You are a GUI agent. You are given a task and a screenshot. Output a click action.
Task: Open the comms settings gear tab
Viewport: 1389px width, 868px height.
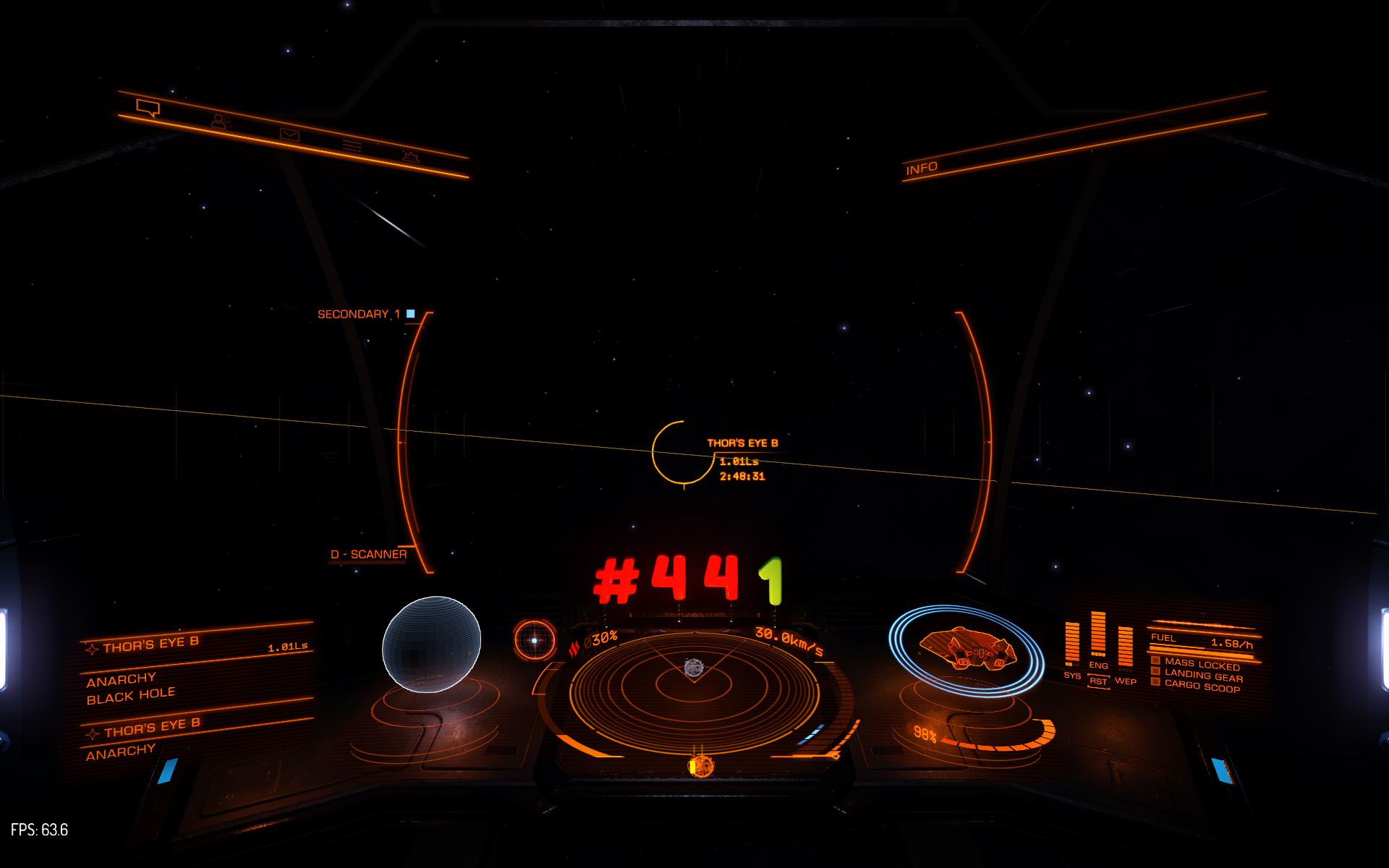411,156
